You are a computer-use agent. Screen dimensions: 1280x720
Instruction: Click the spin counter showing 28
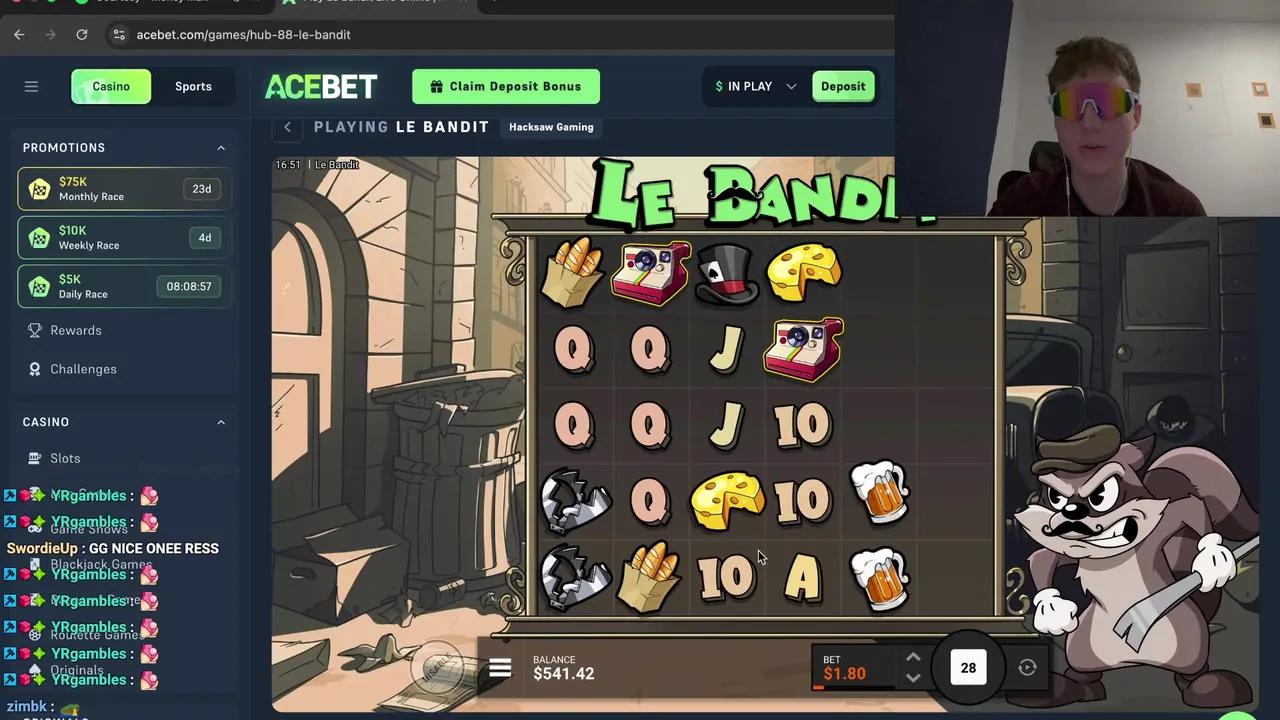click(x=967, y=668)
